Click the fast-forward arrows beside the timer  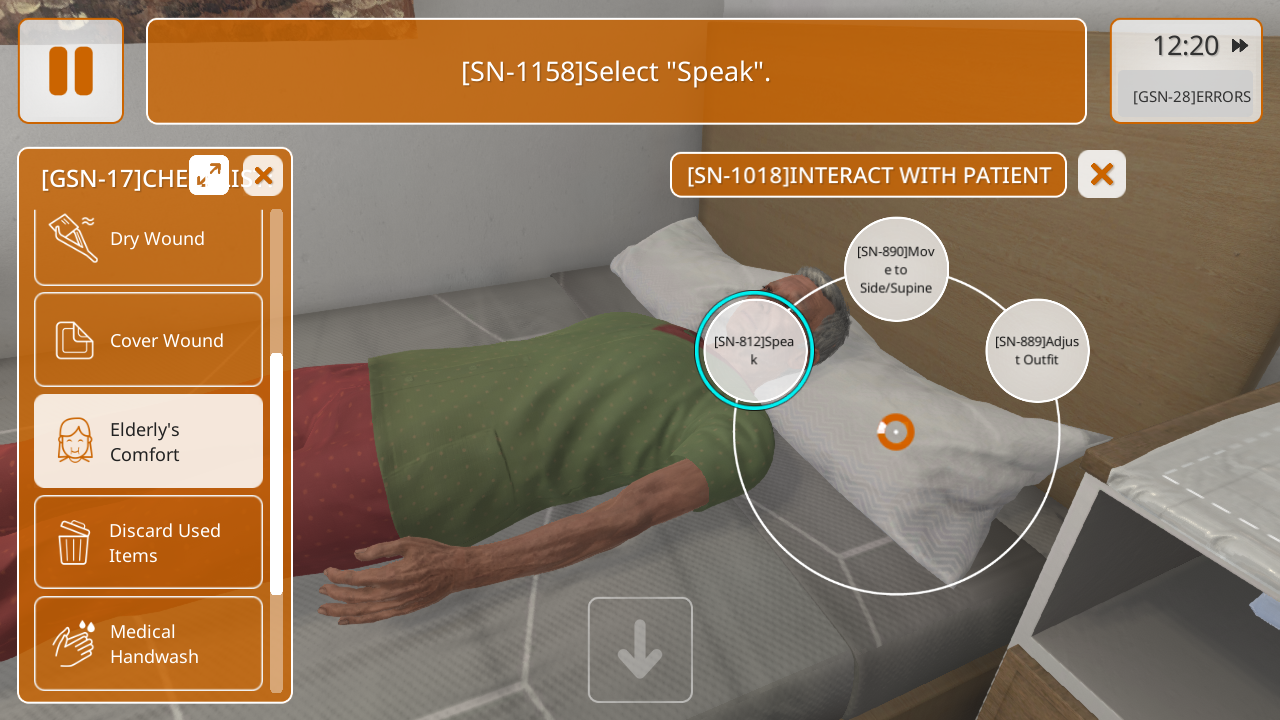1240,45
